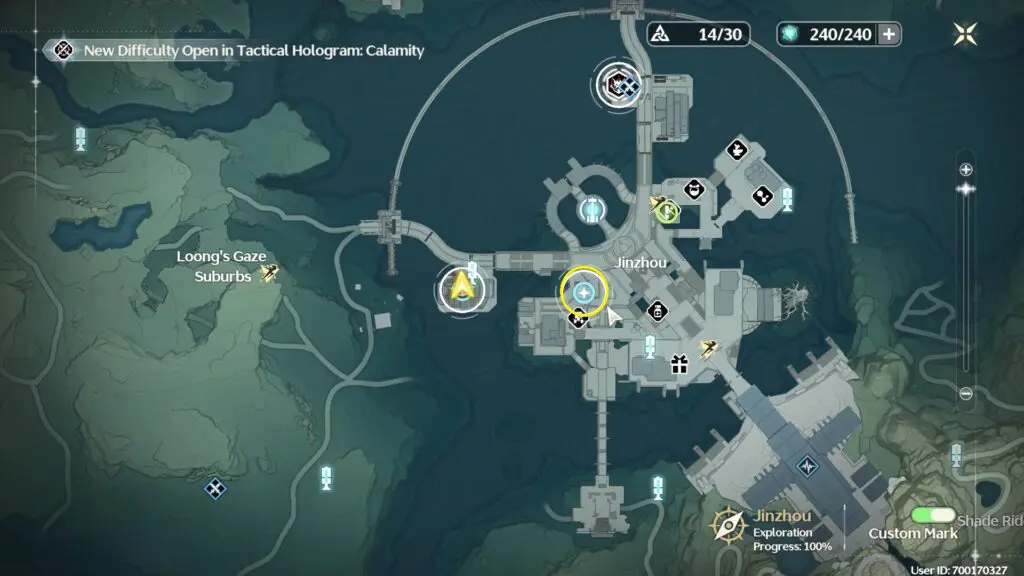Screen dimensions: 1024x576
Task: Select the circled beacon in the round plaza
Action: point(593,209)
